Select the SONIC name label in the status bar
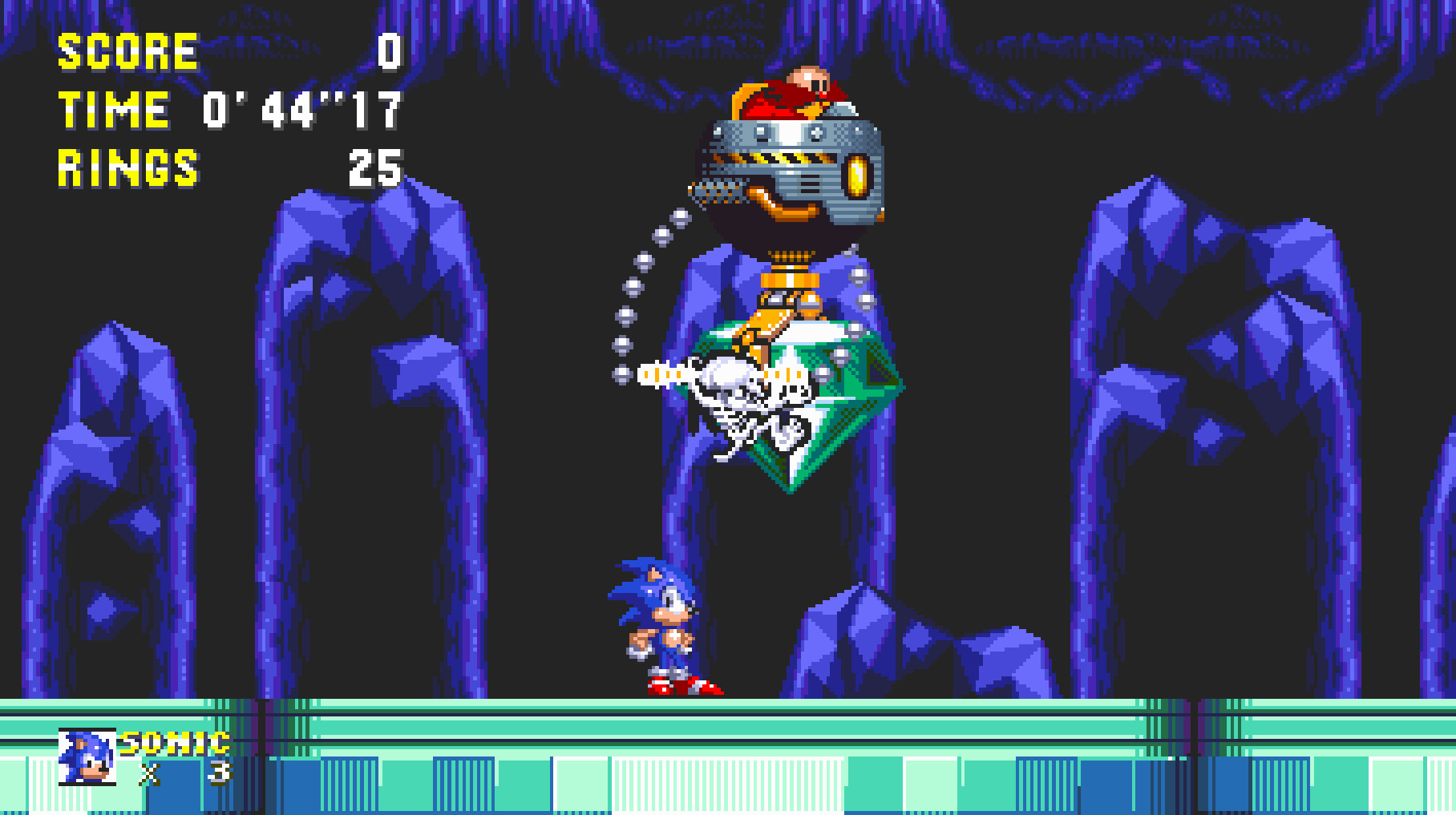This screenshot has width=1456, height=815. point(171,743)
